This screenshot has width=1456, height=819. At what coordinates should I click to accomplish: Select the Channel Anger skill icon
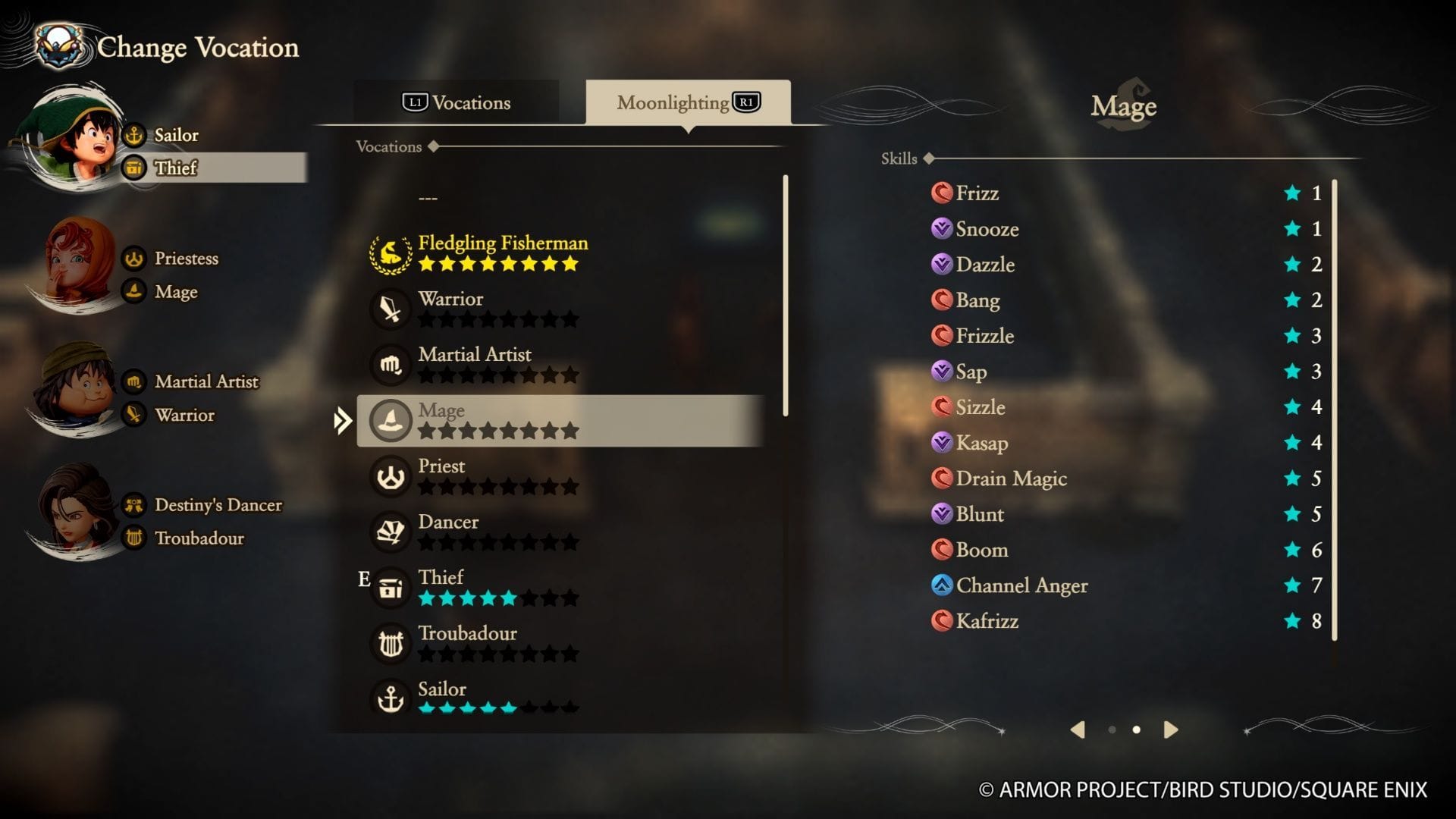click(940, 585)
